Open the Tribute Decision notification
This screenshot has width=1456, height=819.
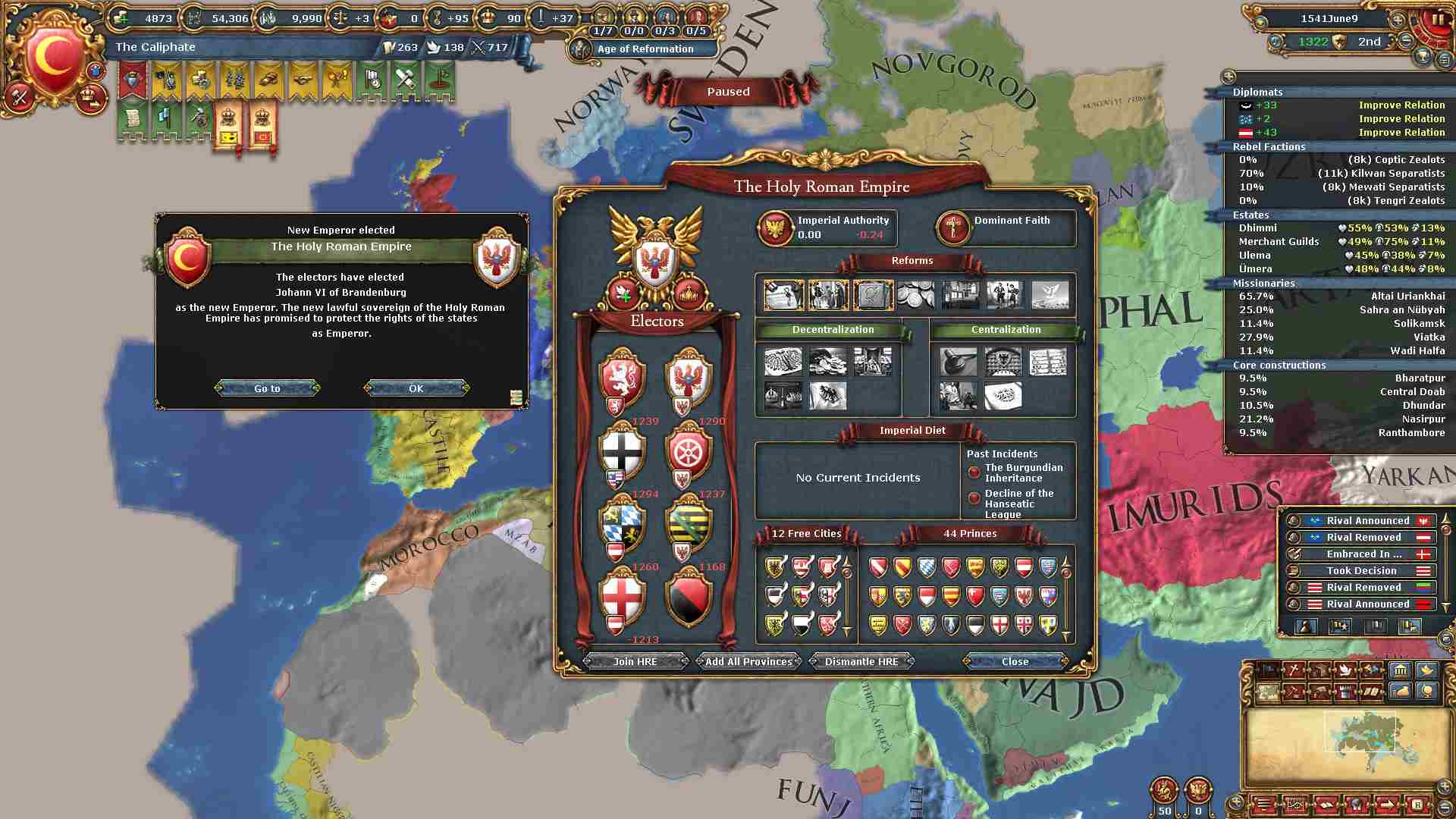coord(1361,570)
